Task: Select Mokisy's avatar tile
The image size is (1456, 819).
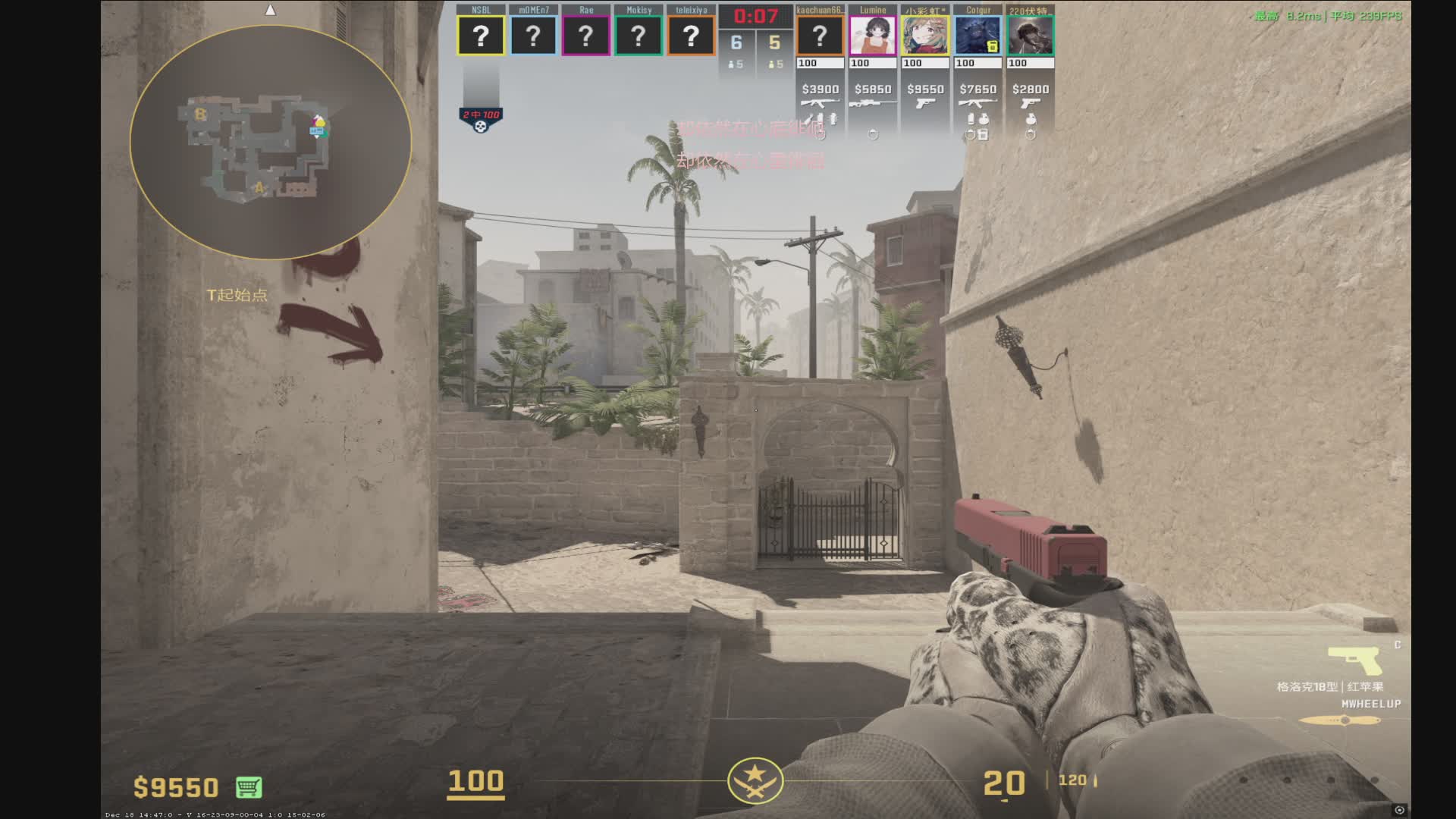Action: (x=639, y=36)
